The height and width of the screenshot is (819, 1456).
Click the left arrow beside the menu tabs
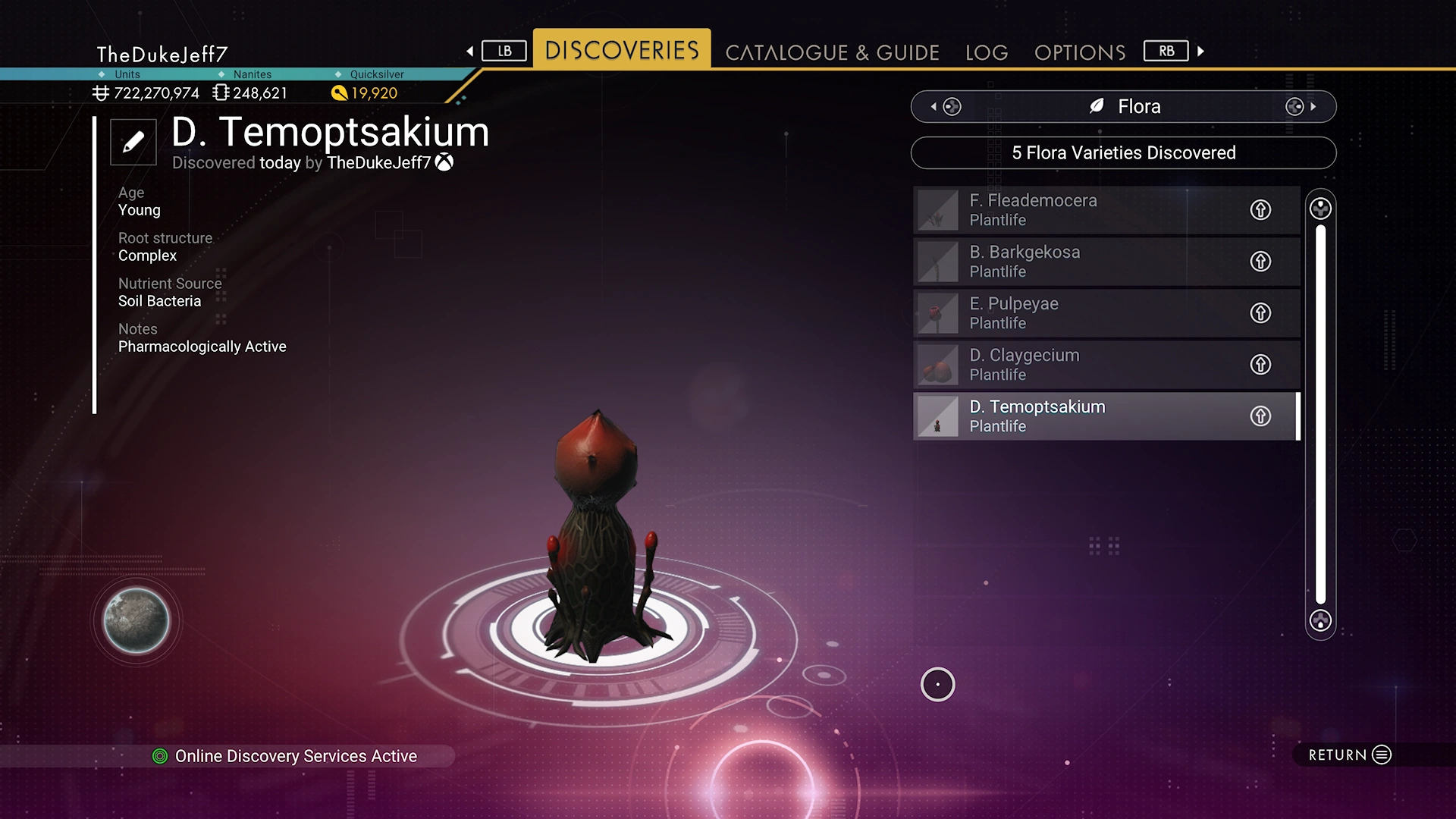click(x=470, y=52)
